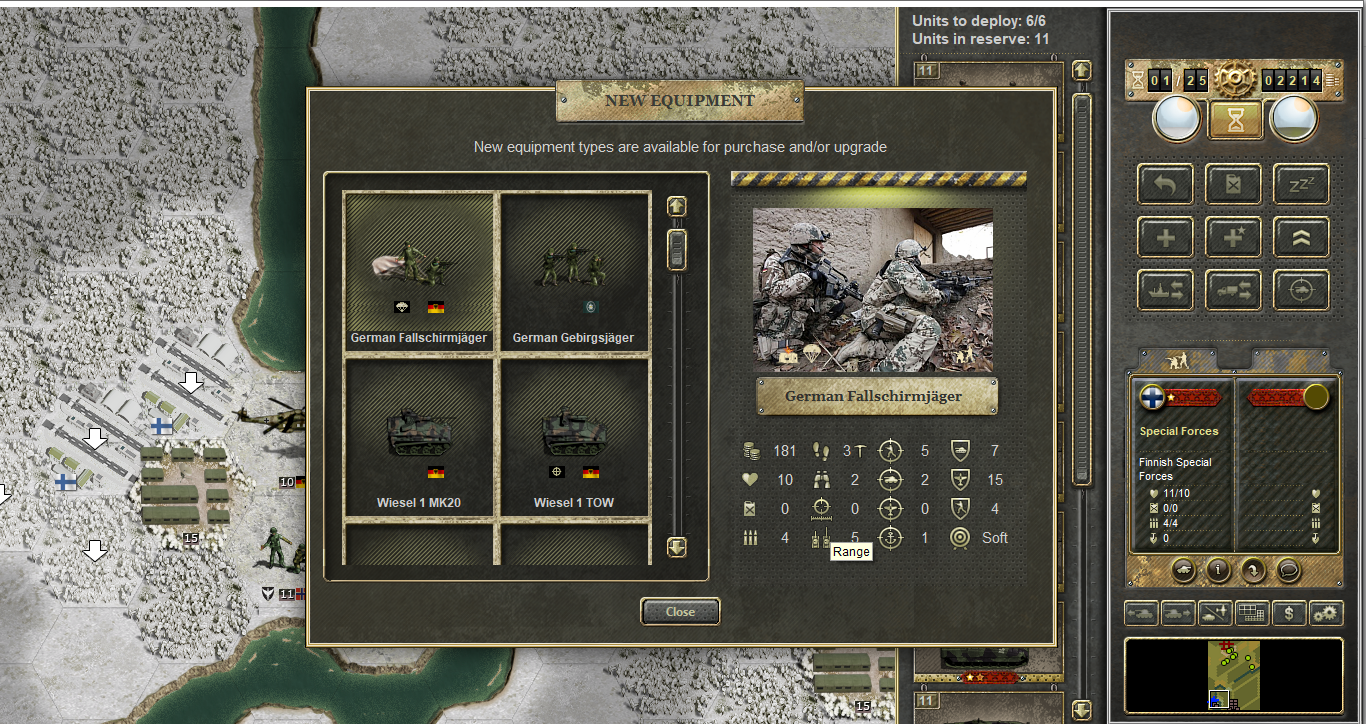Open unit upgrade with the chevrons button
This screenshot has height=724, width=1366.
click(x=1300, y=237)
